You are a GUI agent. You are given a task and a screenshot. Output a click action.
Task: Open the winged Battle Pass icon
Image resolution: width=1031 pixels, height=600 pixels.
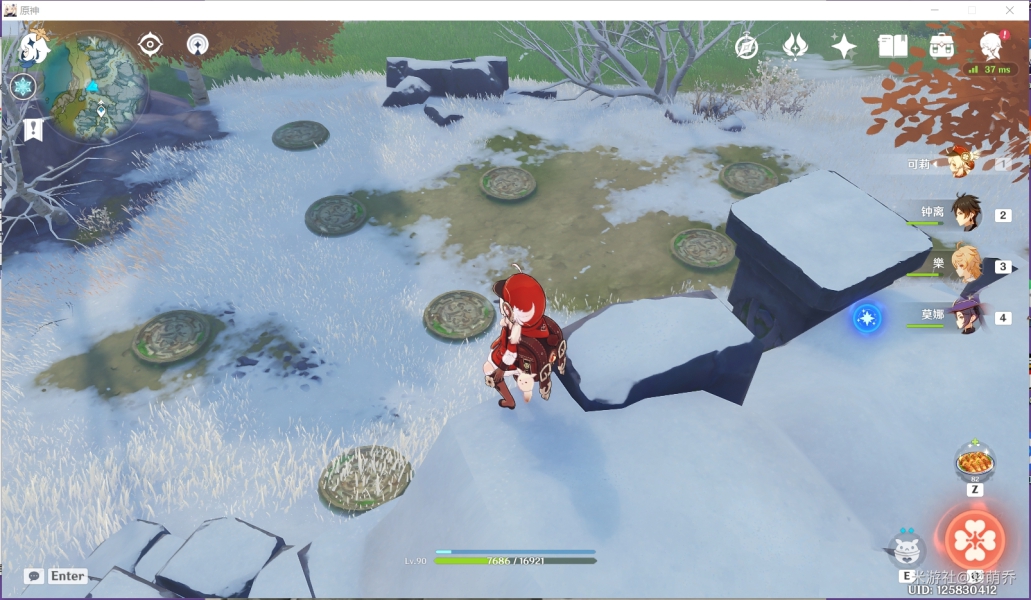(795, 46)
